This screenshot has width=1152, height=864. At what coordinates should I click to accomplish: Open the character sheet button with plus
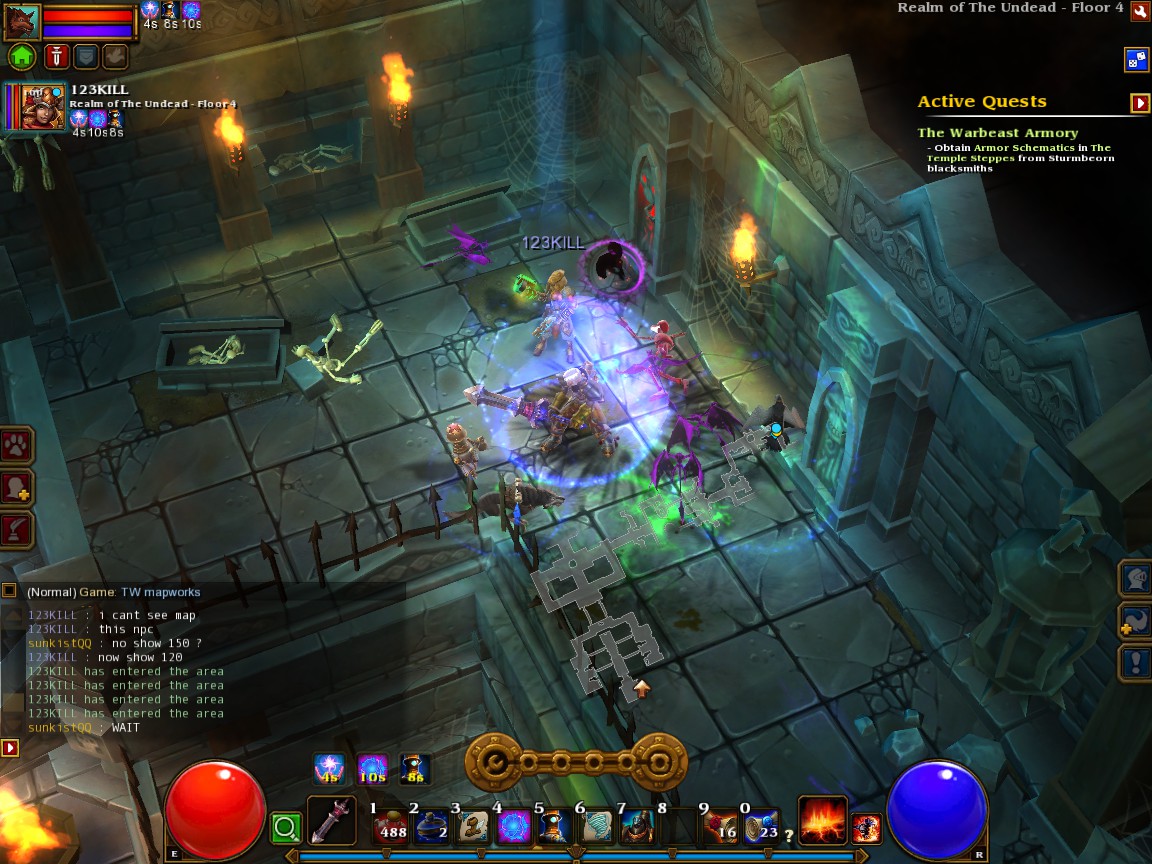[17, 487]
